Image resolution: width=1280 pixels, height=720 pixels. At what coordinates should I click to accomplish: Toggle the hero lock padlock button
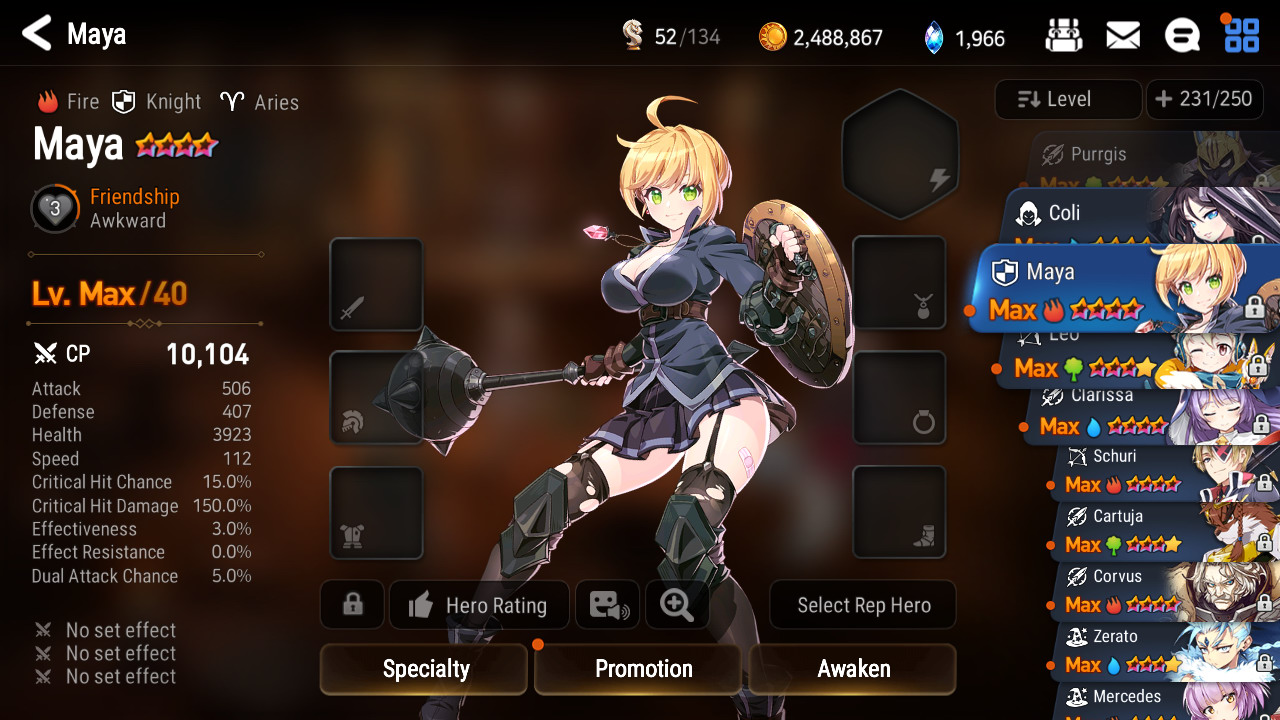tap(352, 605)
